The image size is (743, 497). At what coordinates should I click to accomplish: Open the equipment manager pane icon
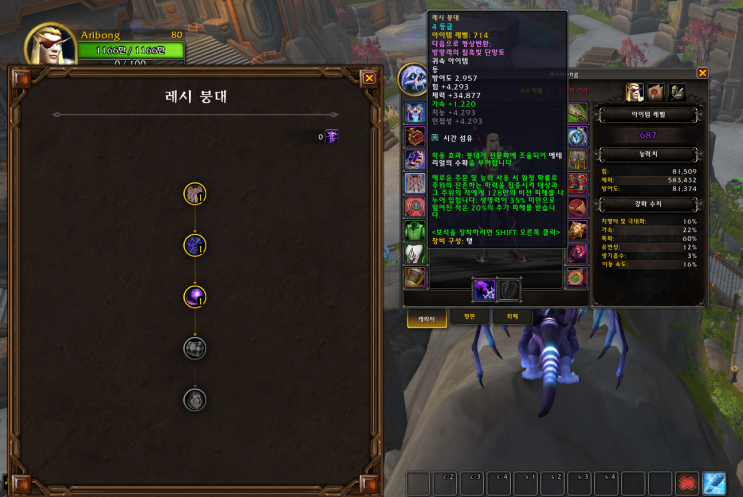pos(677,92)
